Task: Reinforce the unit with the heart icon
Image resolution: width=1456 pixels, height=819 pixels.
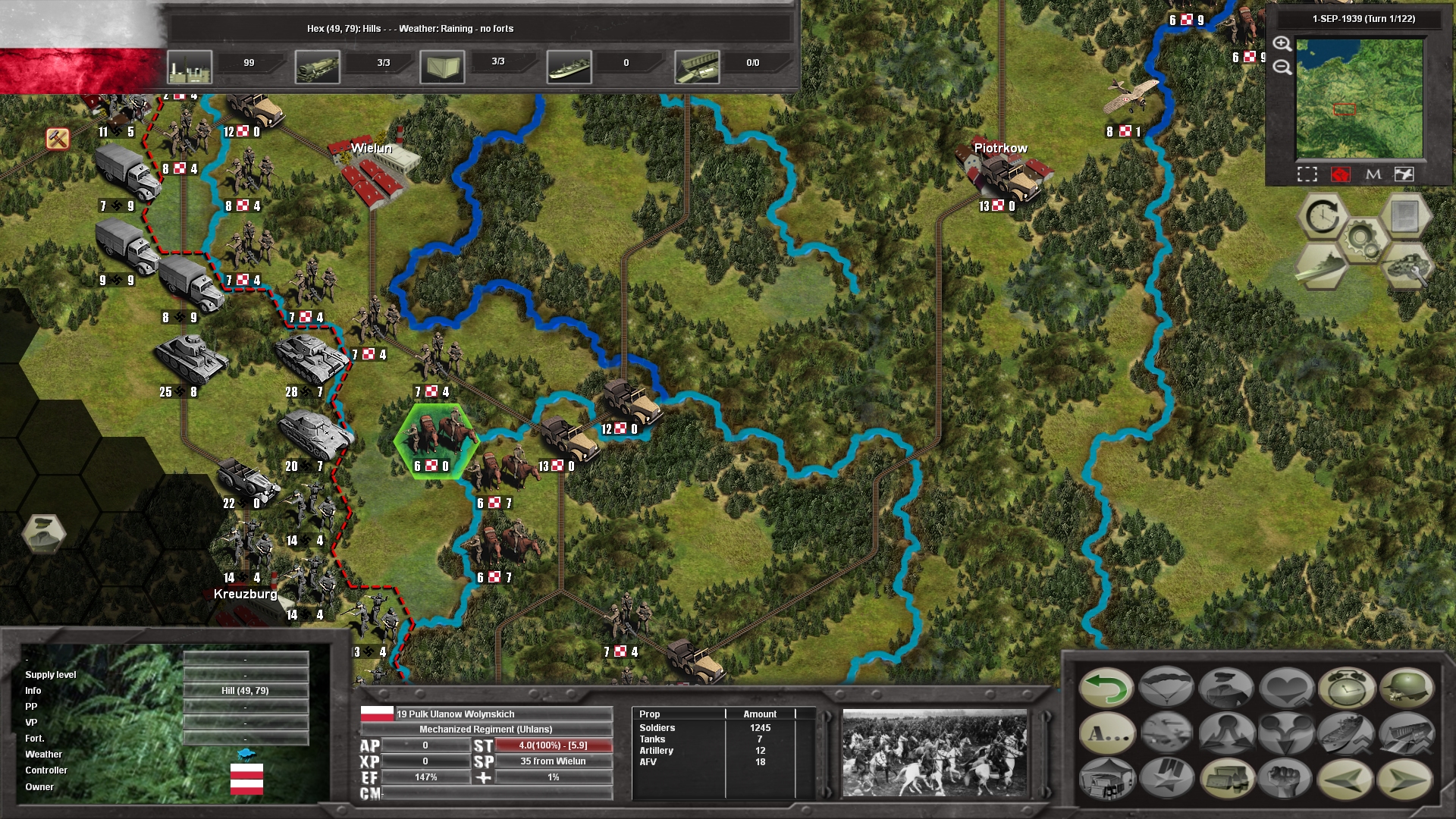Action: click(x=1285, y=688)
